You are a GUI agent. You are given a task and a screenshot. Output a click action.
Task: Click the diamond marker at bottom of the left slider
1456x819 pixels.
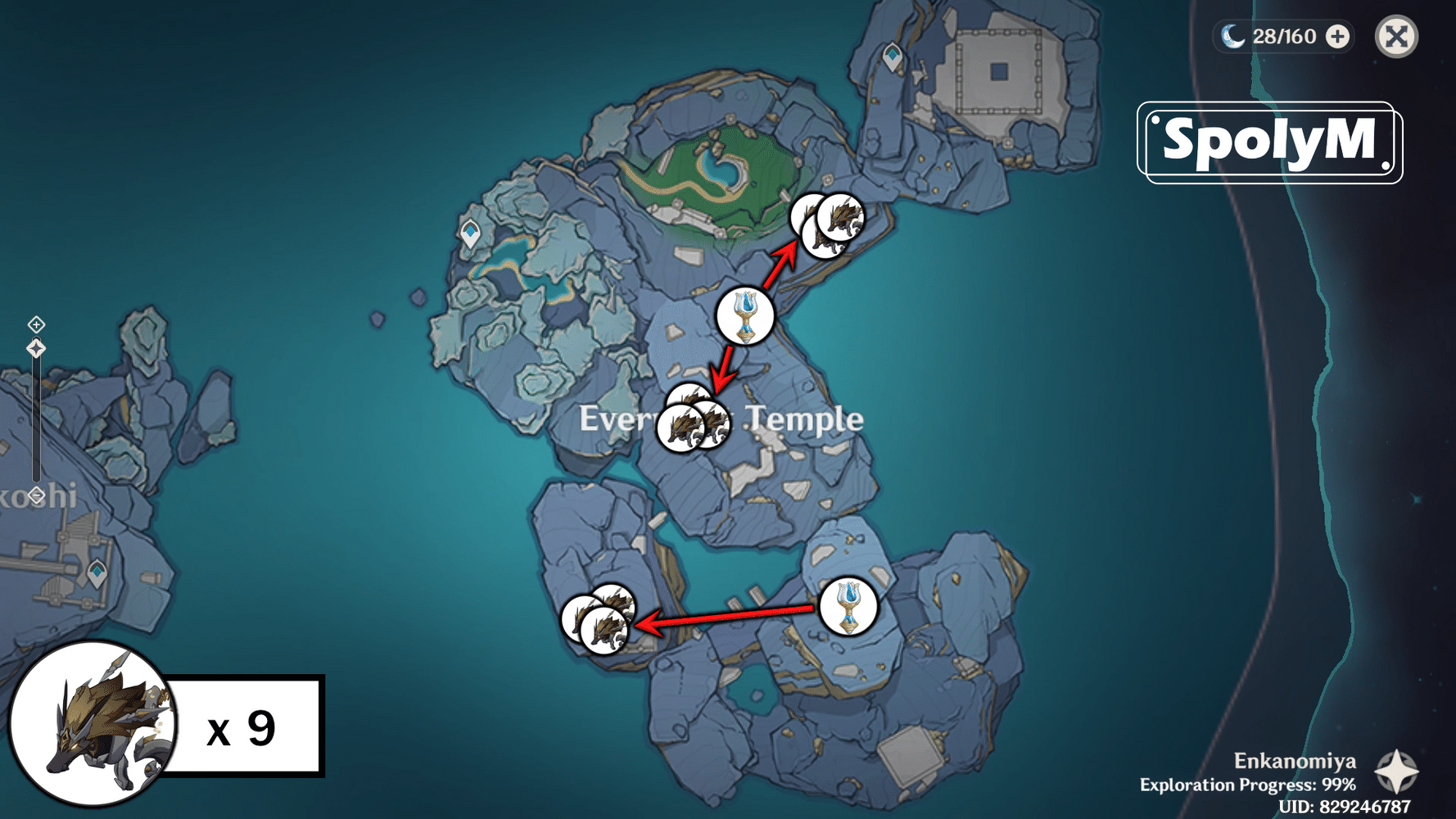[35, 494]
